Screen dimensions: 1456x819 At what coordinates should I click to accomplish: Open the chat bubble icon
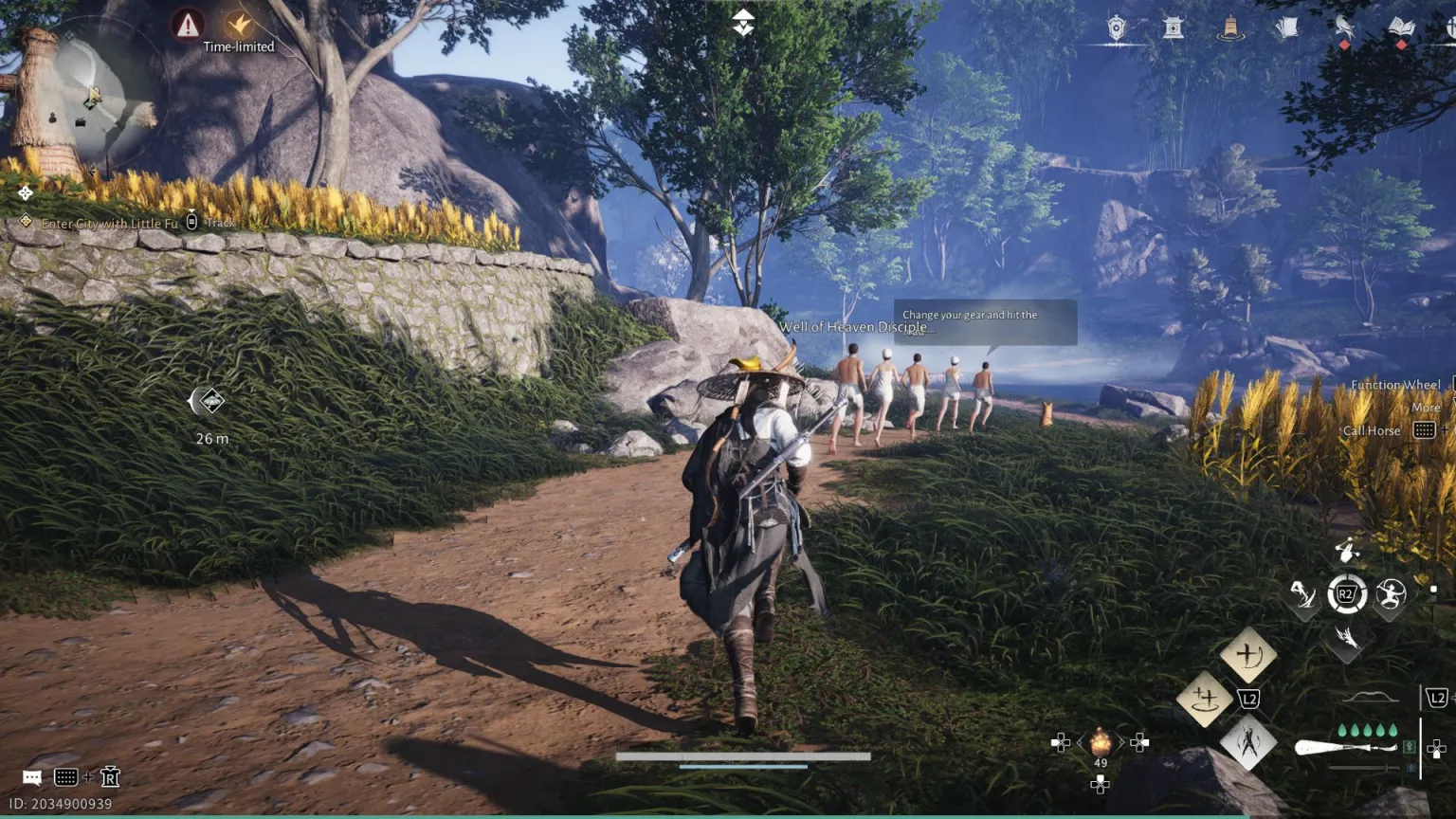point(32,778)
